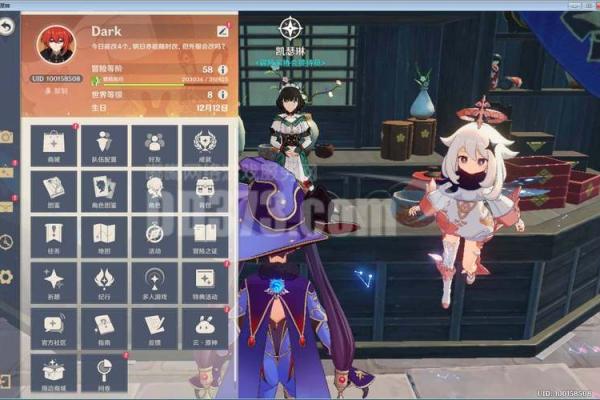This screenshot has height=400, width=600.
Task: Open the Character Archive (角色图鉴)
Action: click(104, 191)
